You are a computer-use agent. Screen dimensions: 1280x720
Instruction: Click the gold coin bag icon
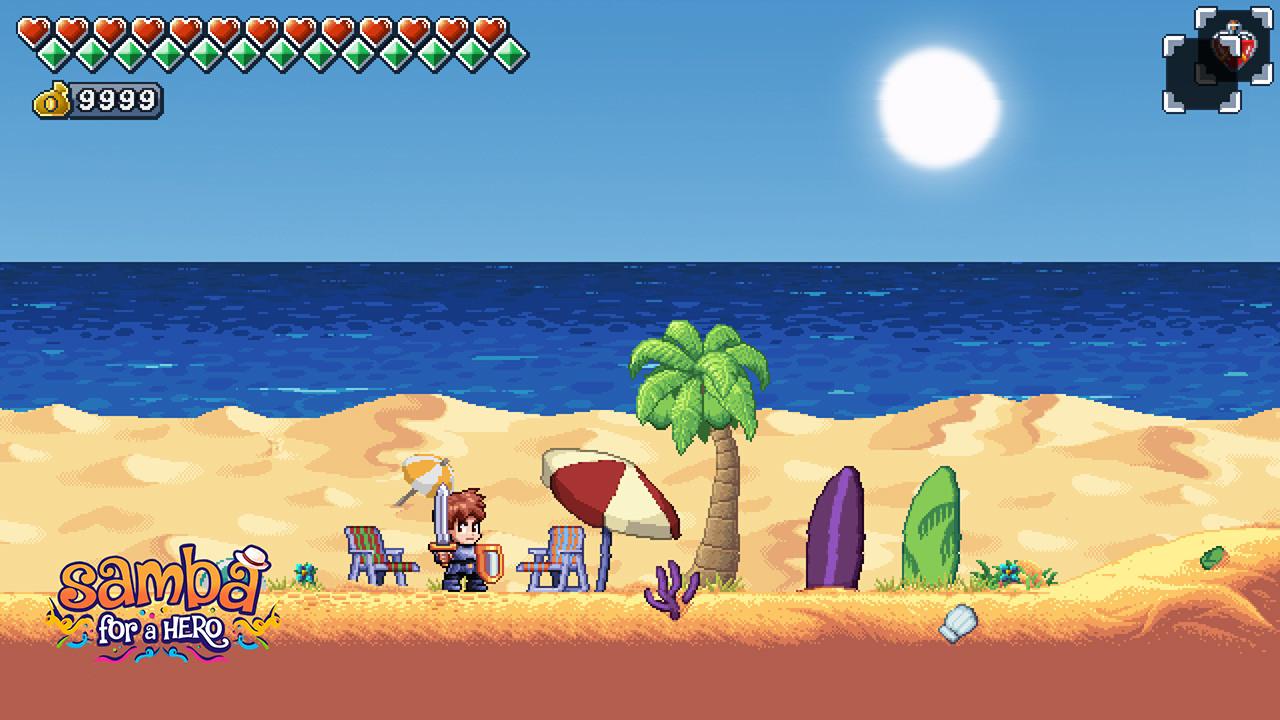(x=52, y=99)
